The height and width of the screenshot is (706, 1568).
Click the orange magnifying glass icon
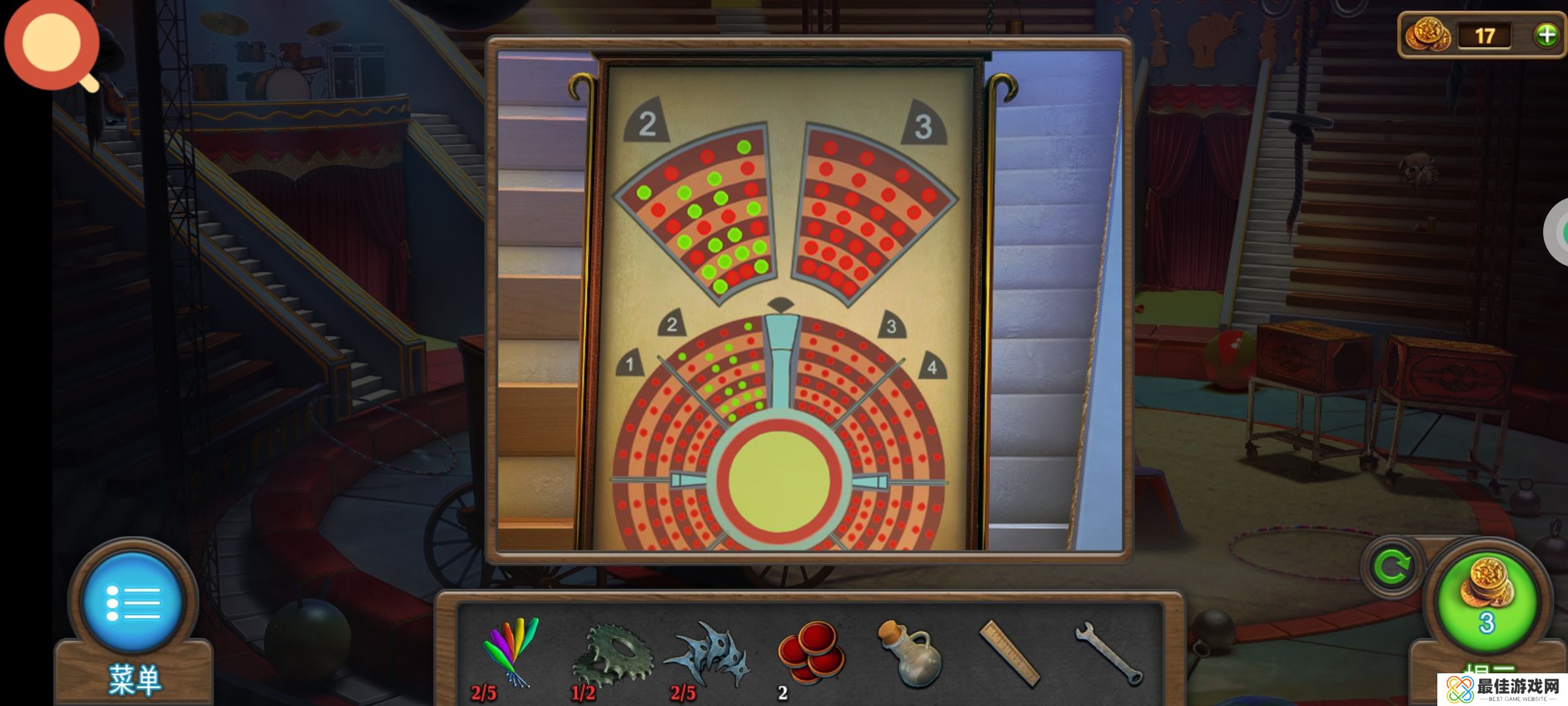point(52,44)
